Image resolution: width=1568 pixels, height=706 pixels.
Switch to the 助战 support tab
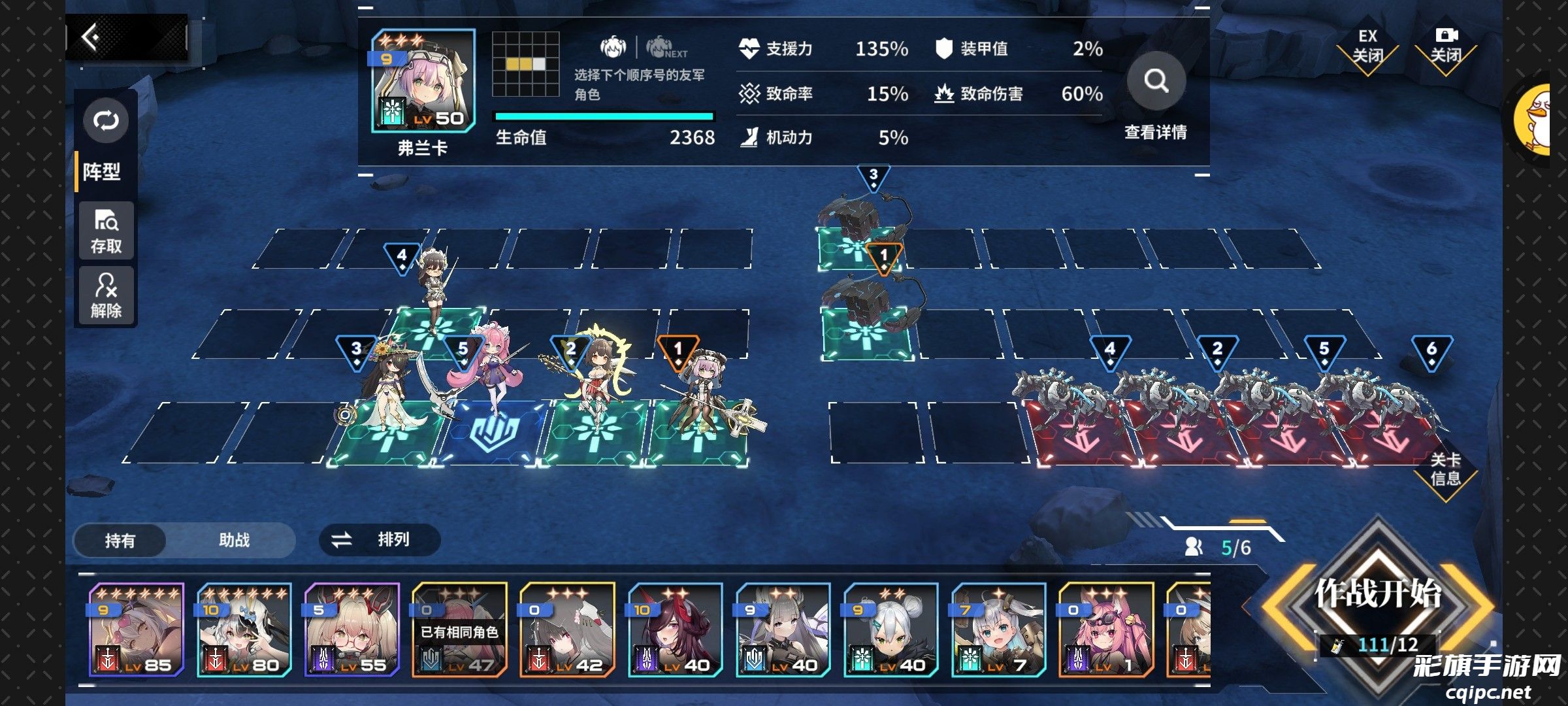pyautogui.click(x=234, y=540)
